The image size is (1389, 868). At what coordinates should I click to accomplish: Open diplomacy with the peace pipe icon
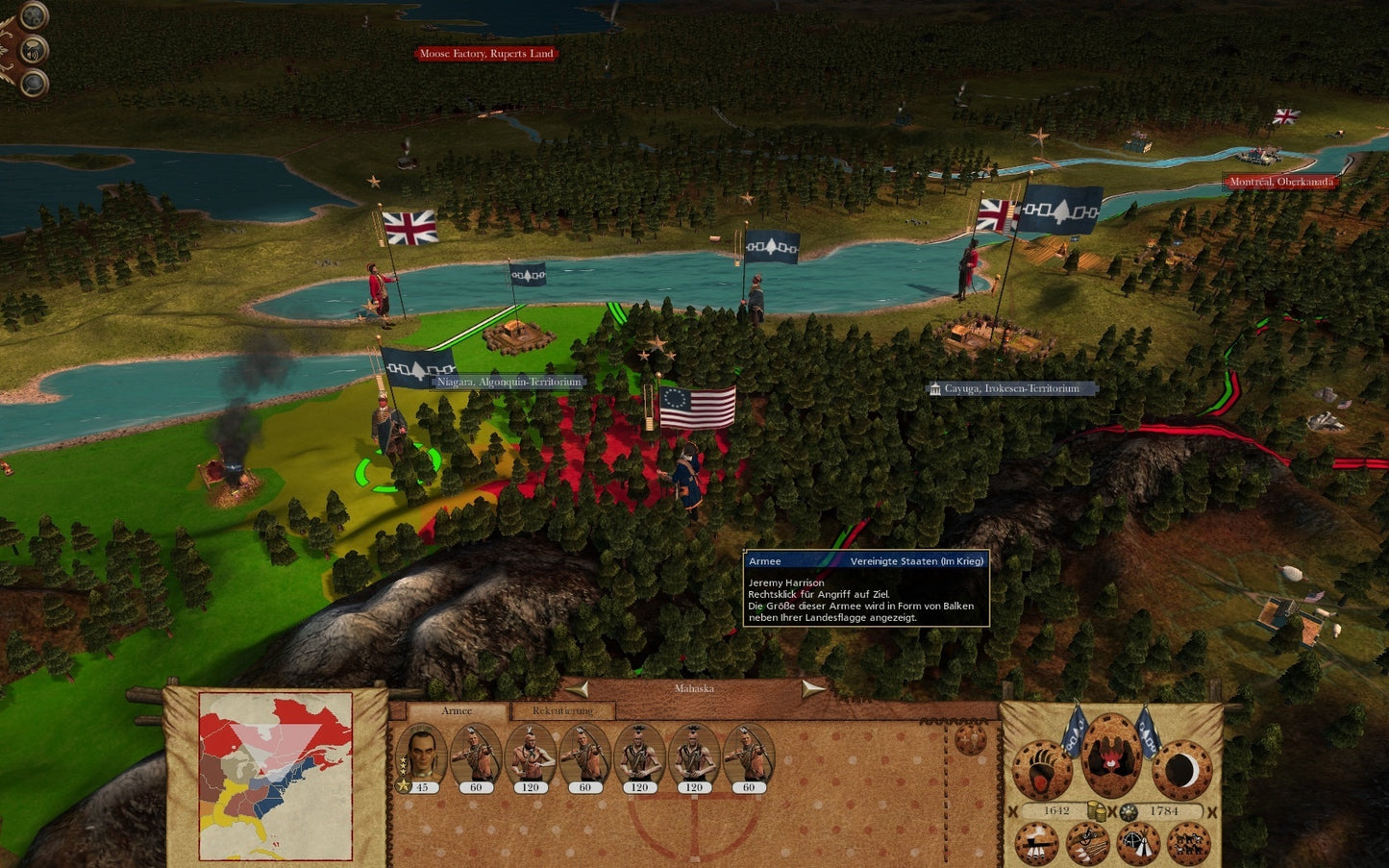[1037, 845]
